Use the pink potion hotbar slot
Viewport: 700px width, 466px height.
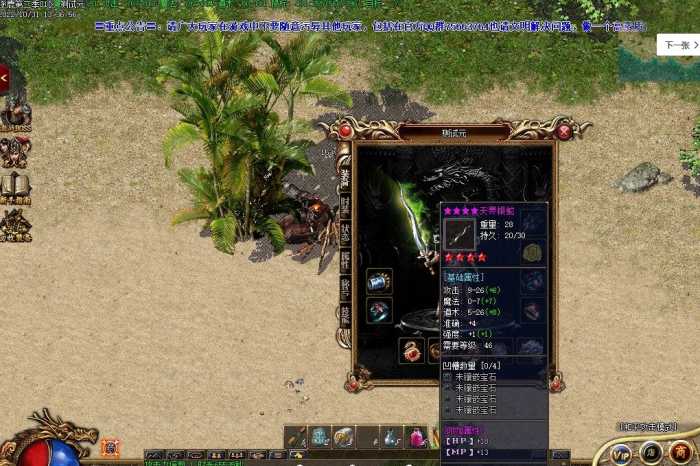(x=415, y=437)
